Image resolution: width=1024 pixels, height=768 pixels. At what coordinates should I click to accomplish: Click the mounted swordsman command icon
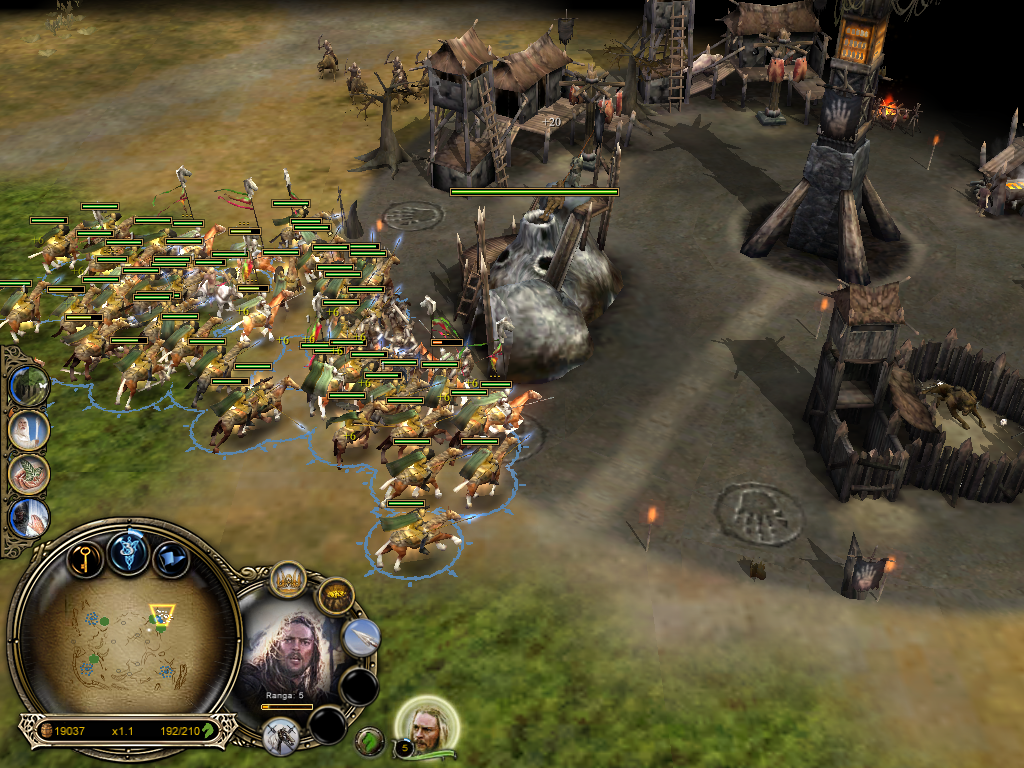click(x=282, y=736)
